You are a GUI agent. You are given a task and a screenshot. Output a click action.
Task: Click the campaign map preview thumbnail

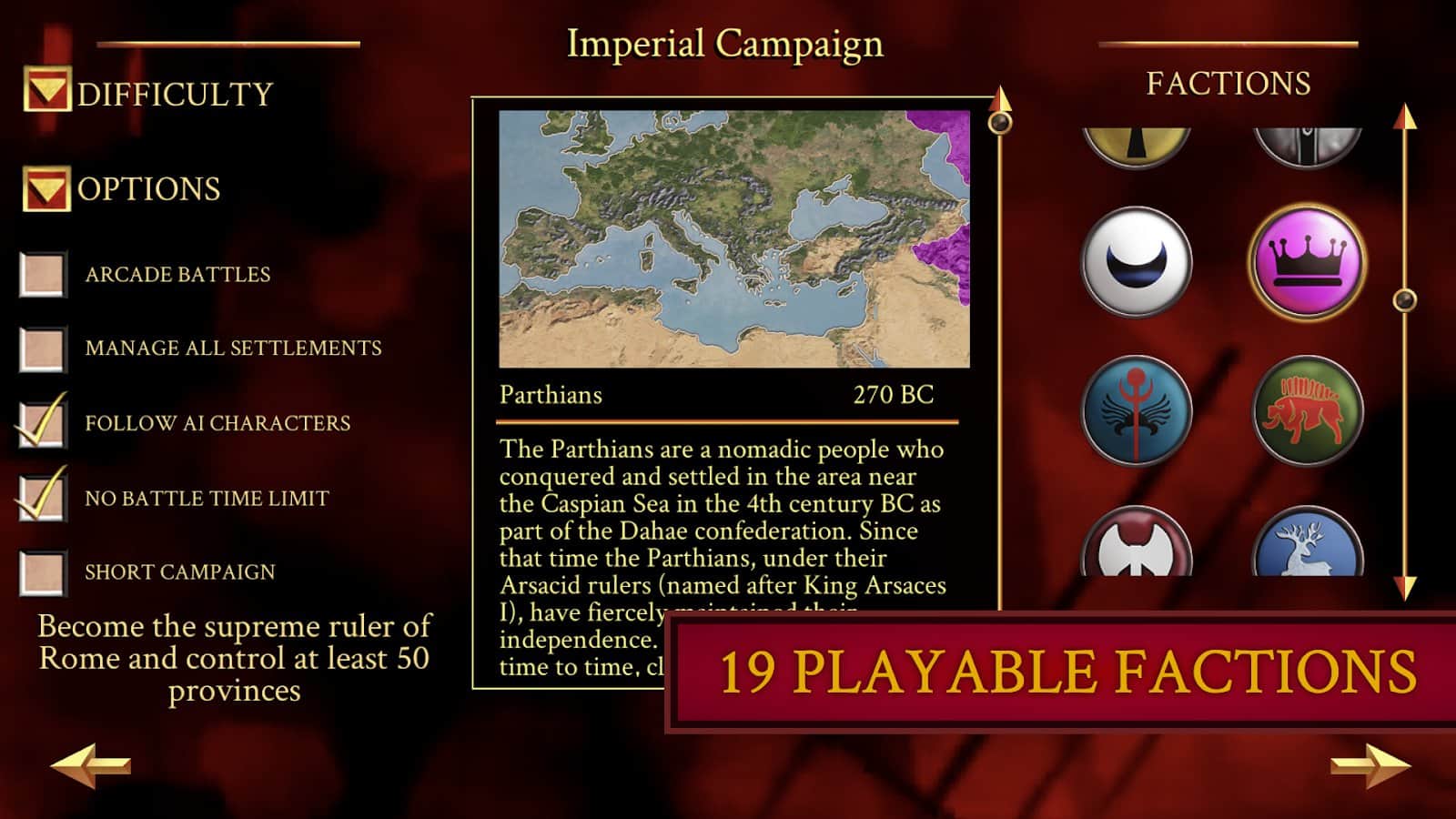click(x=733, y=239)
